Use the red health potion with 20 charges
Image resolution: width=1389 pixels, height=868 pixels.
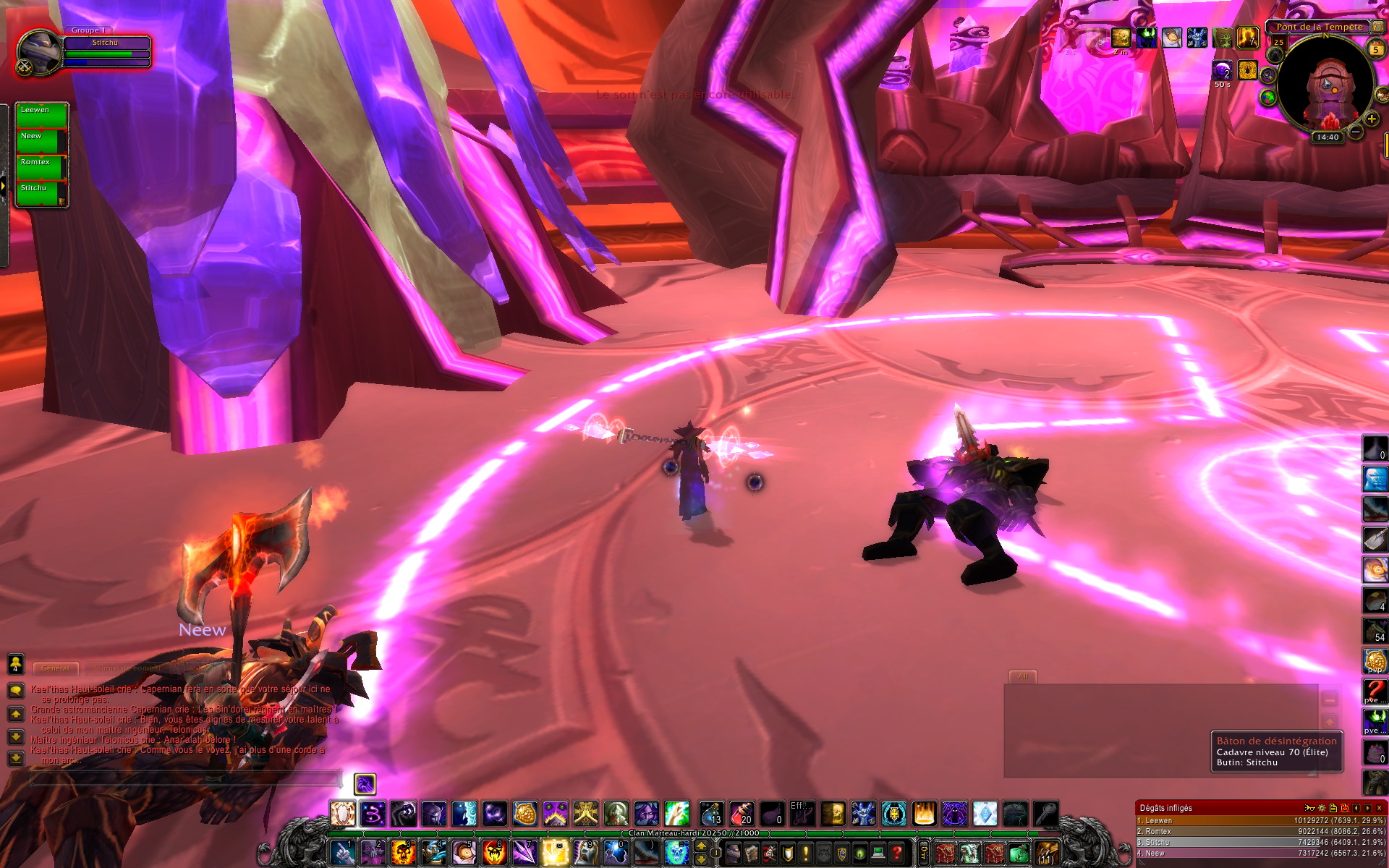click(x=742, y=814)
